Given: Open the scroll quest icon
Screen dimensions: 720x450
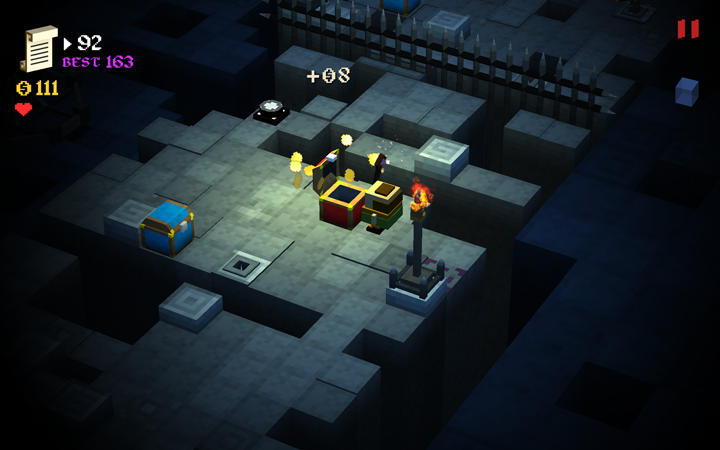Looking at the screenshot, I should pyautogui.click(x=40, y=49).
